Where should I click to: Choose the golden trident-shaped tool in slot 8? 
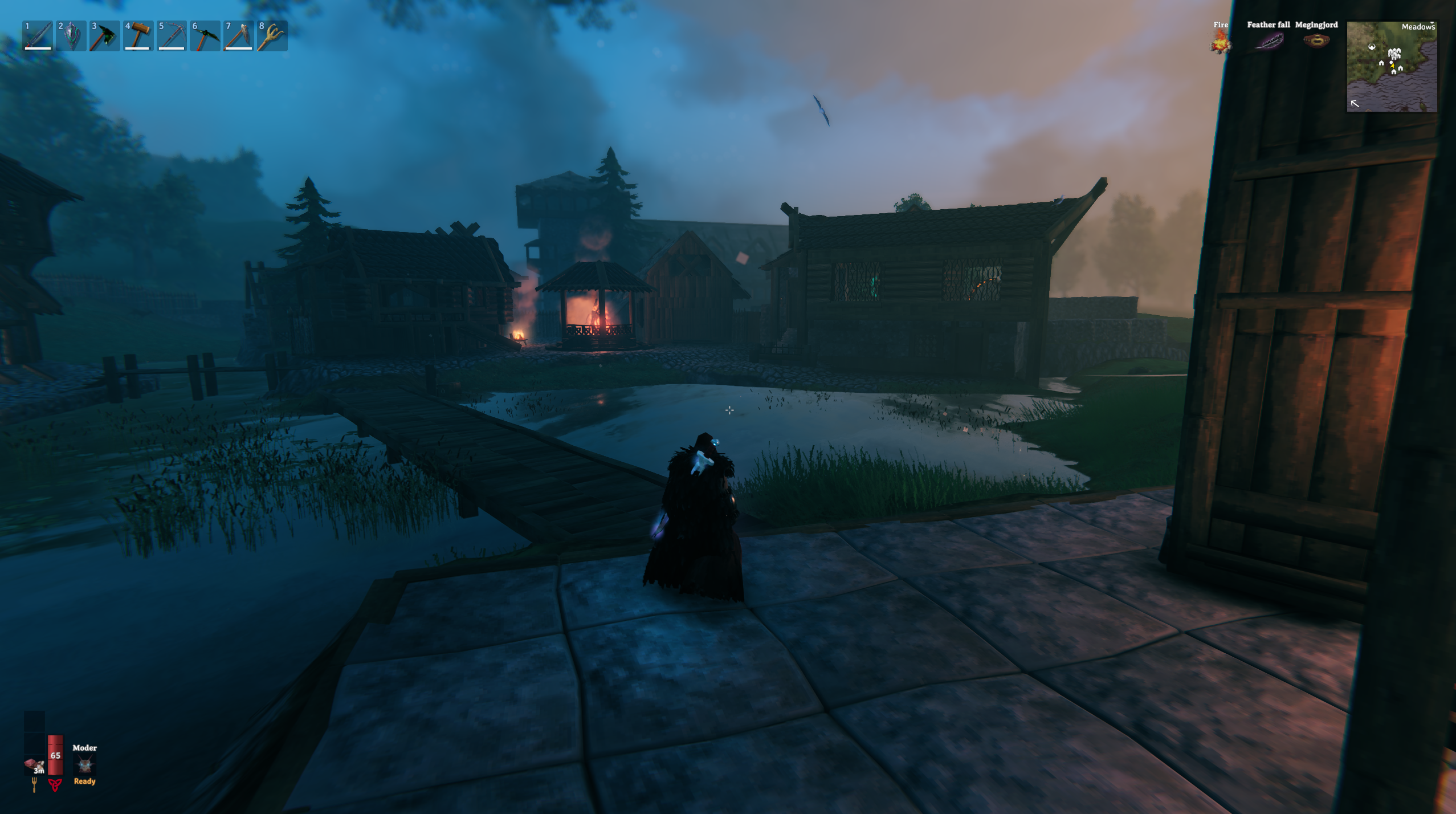[x=272, y=36]
